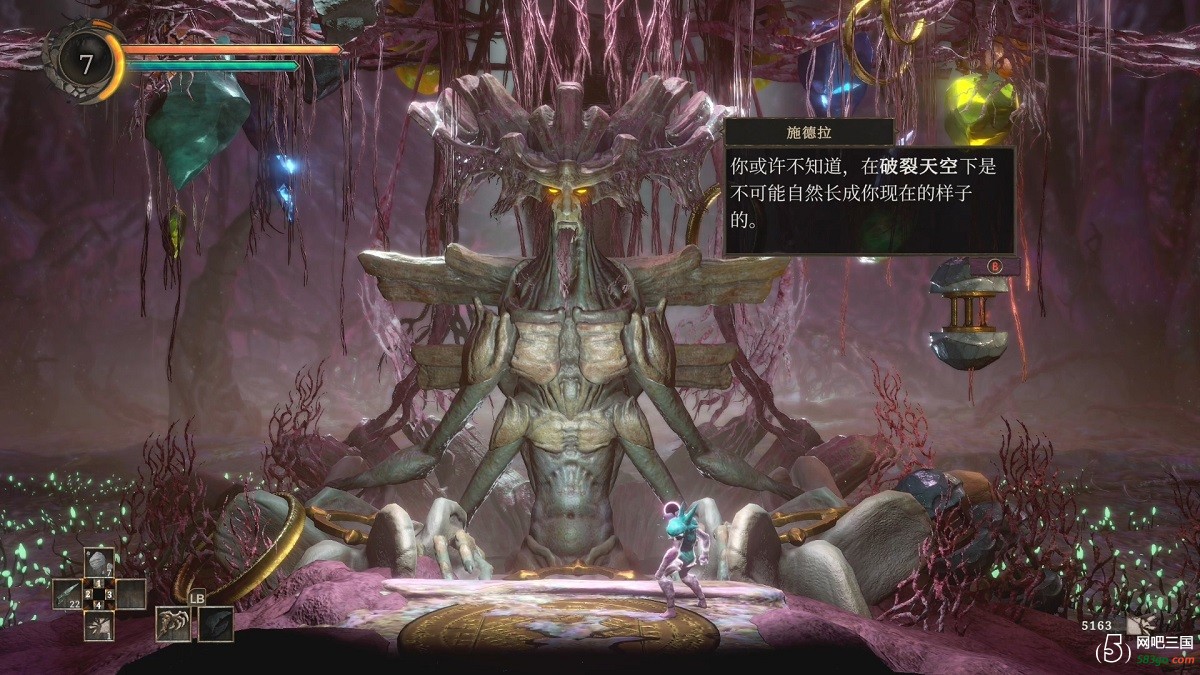The height and width of the screenshot is (675, 1200).
Task: Advance the 施德拉 dialogue box
Action: [x=995, y=266]
